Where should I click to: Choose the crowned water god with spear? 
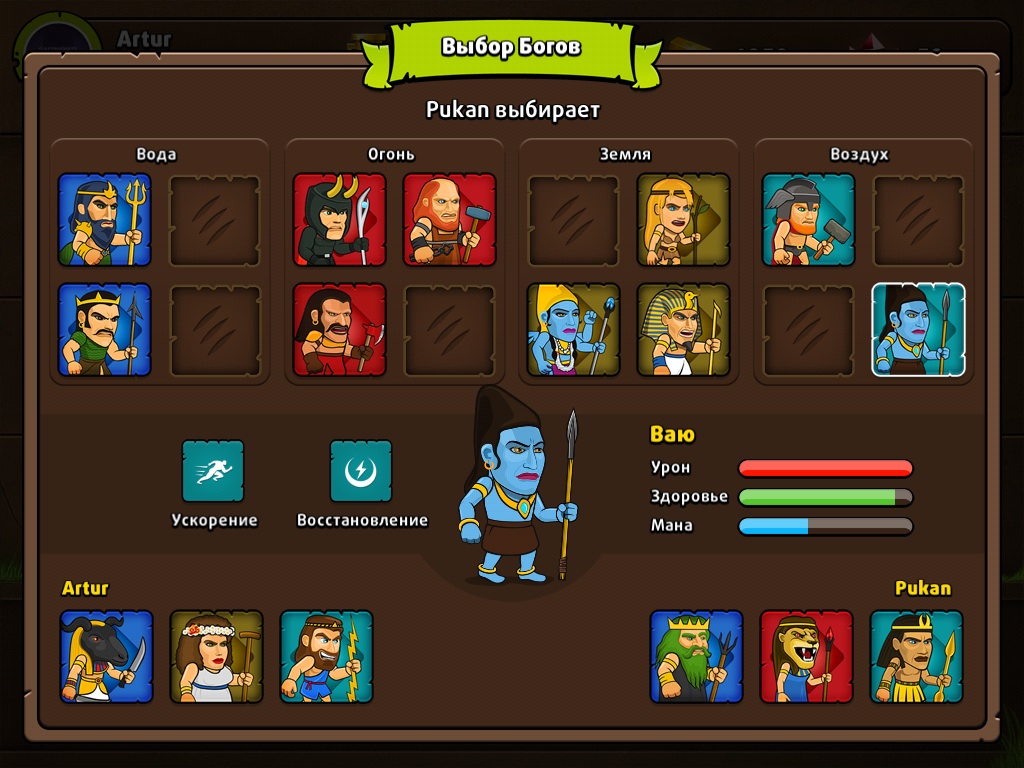coord(104,330)
